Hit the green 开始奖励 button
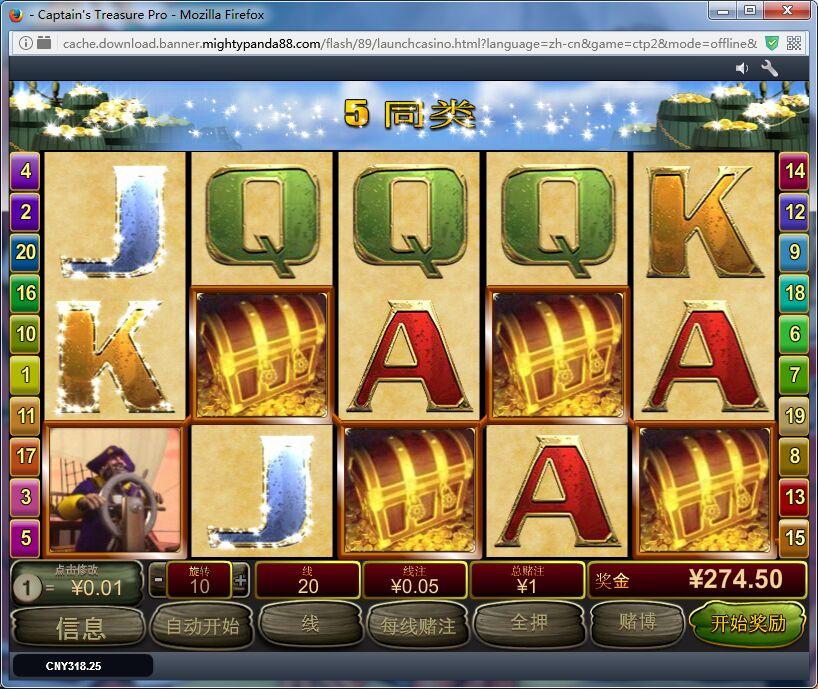The width and height of the screenshot is (818, 689). (748, 624)
